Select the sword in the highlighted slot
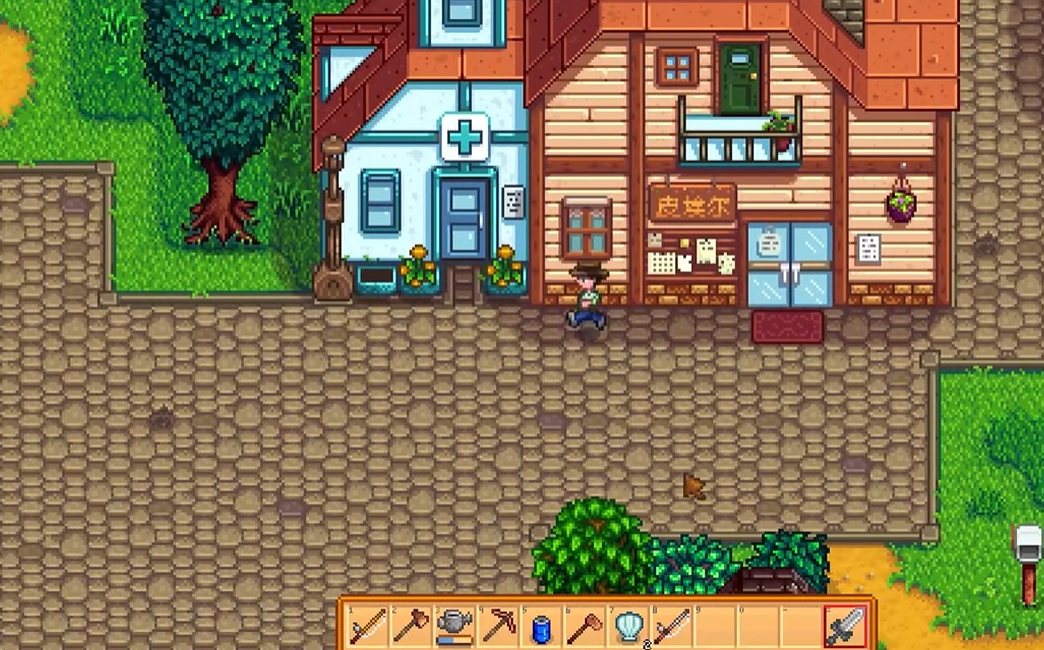 [845, 627]
